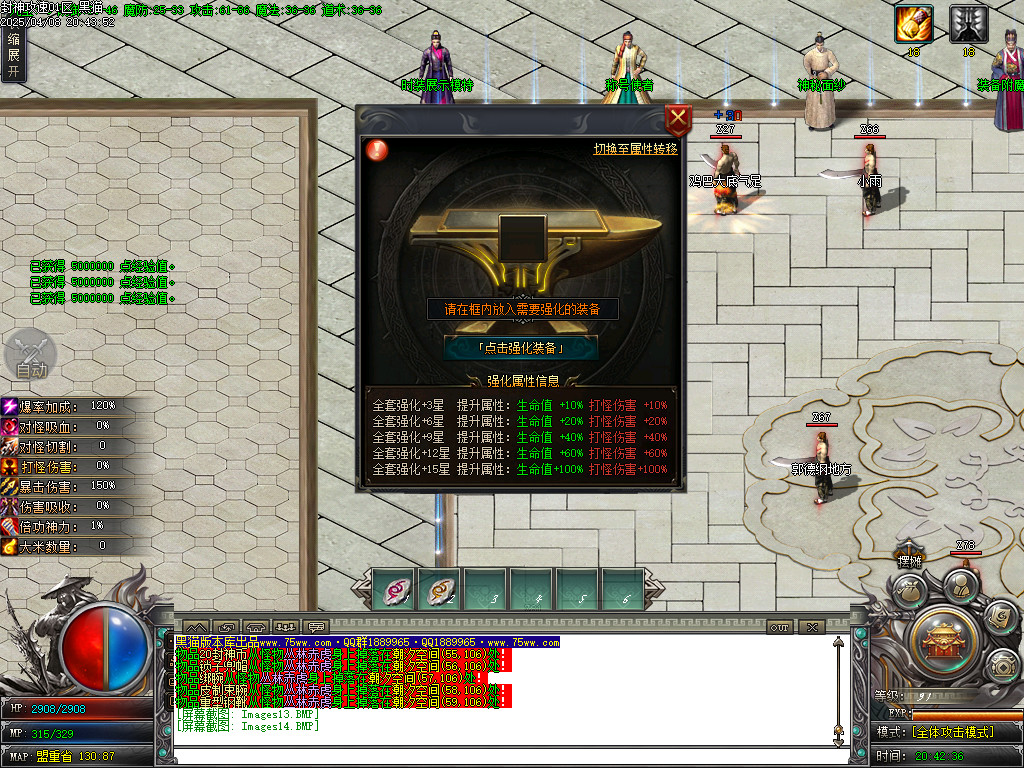Viewport: 1024px width, 768px height.
Task: Use the orange scroll in hotbar slot 2
Action: [x=440, y=591]
